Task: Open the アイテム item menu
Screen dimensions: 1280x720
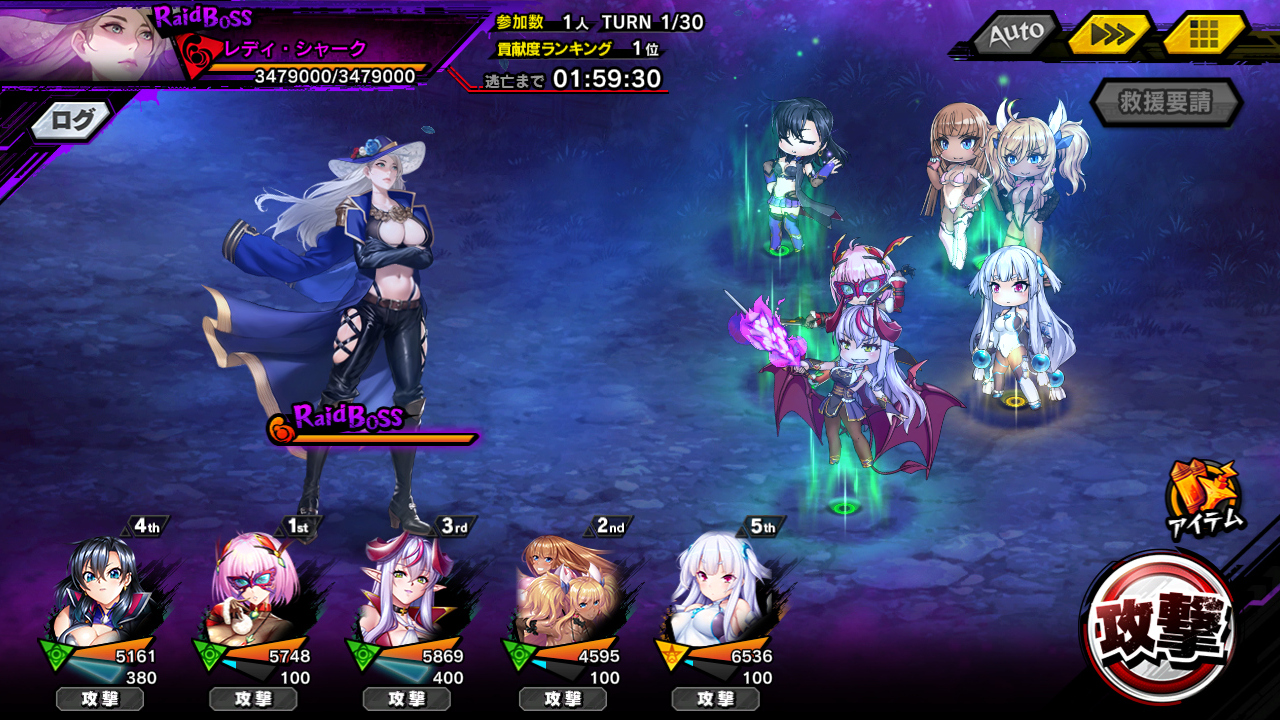Action: pyautogui.click(x=1204, y=496)
